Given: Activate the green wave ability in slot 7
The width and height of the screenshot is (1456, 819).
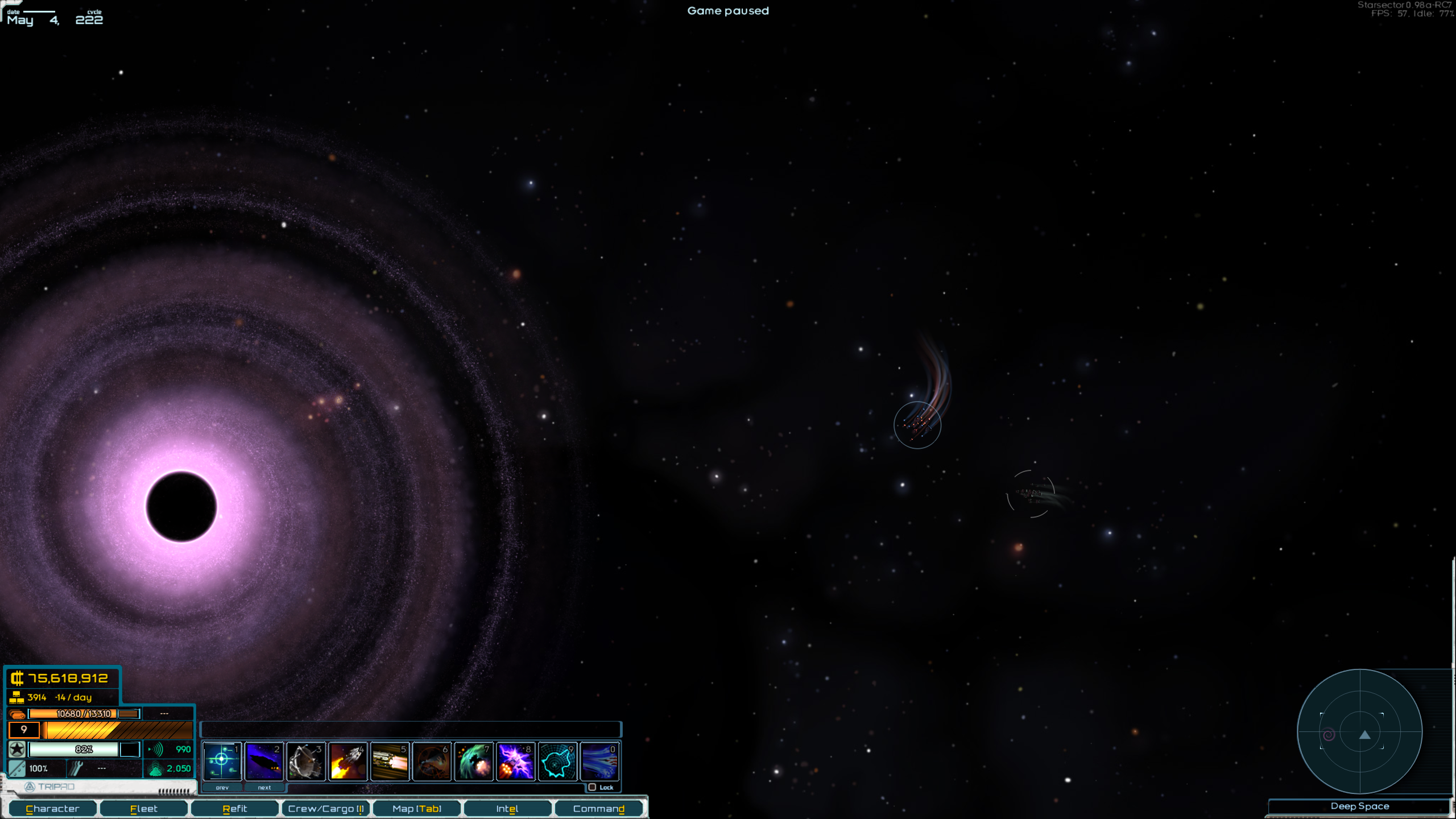Looking at the screenshot, I should [474, 762].
